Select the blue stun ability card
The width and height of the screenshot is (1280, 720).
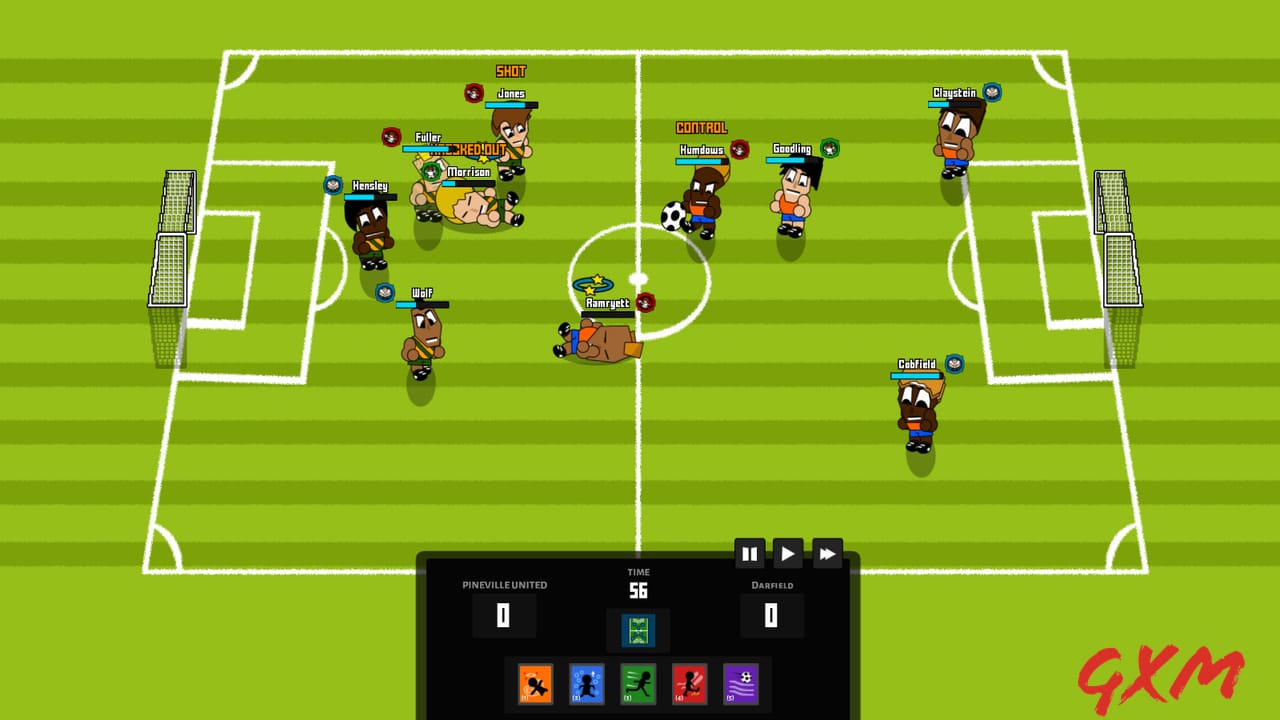585,684
